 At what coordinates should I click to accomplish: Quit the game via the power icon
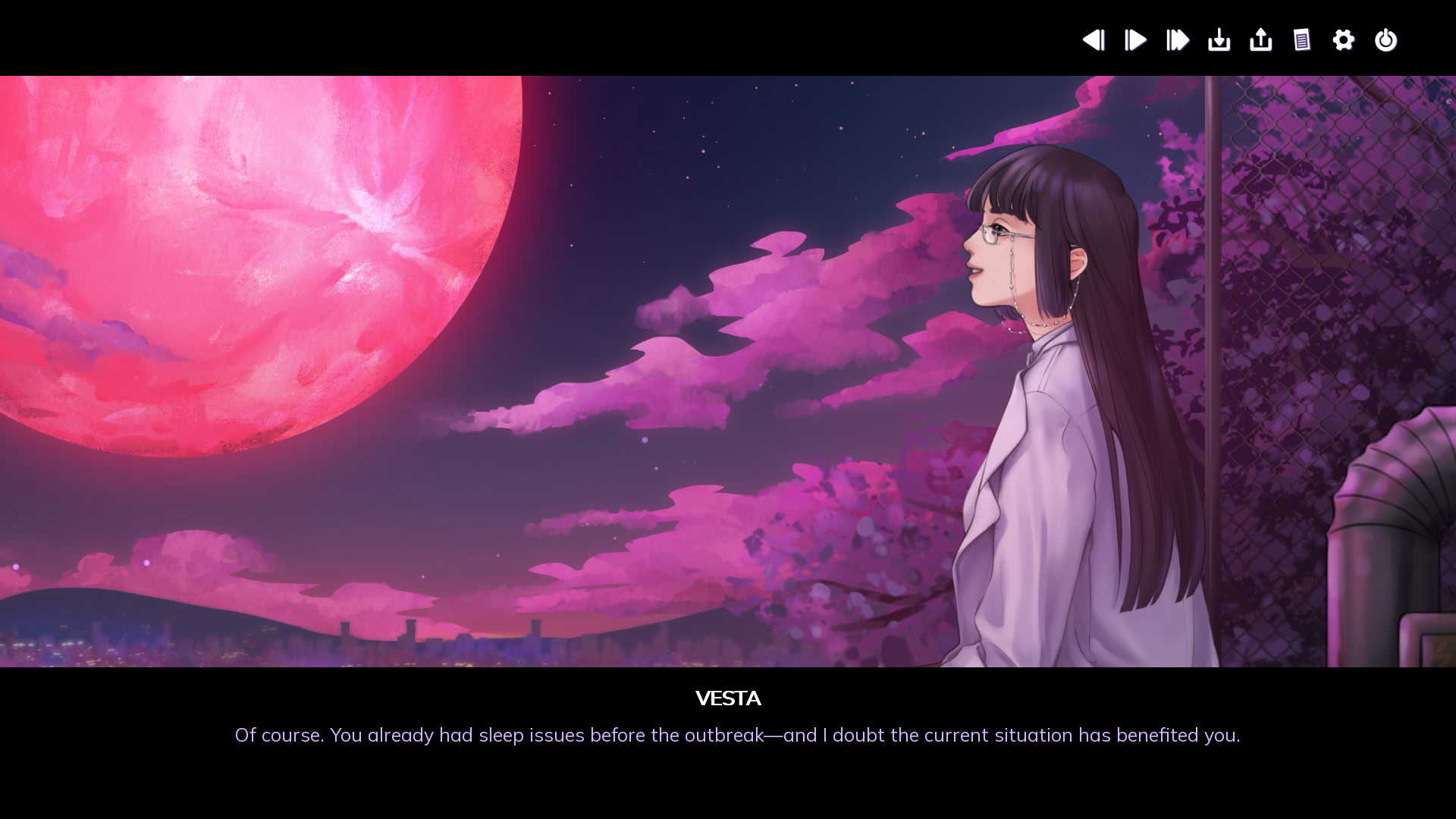click(x=1385, y=40)
